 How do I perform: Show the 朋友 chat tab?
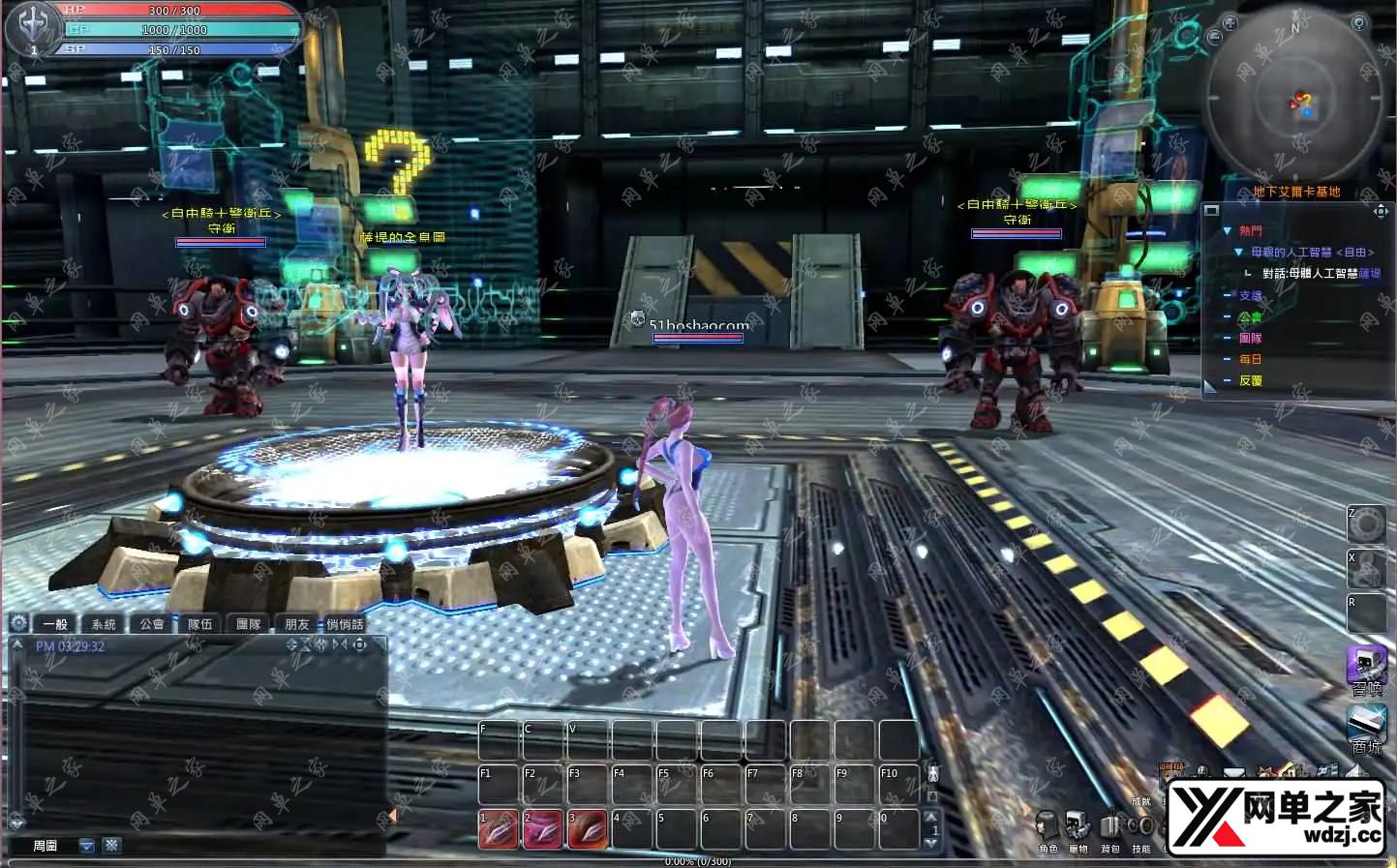pos(297,624)
